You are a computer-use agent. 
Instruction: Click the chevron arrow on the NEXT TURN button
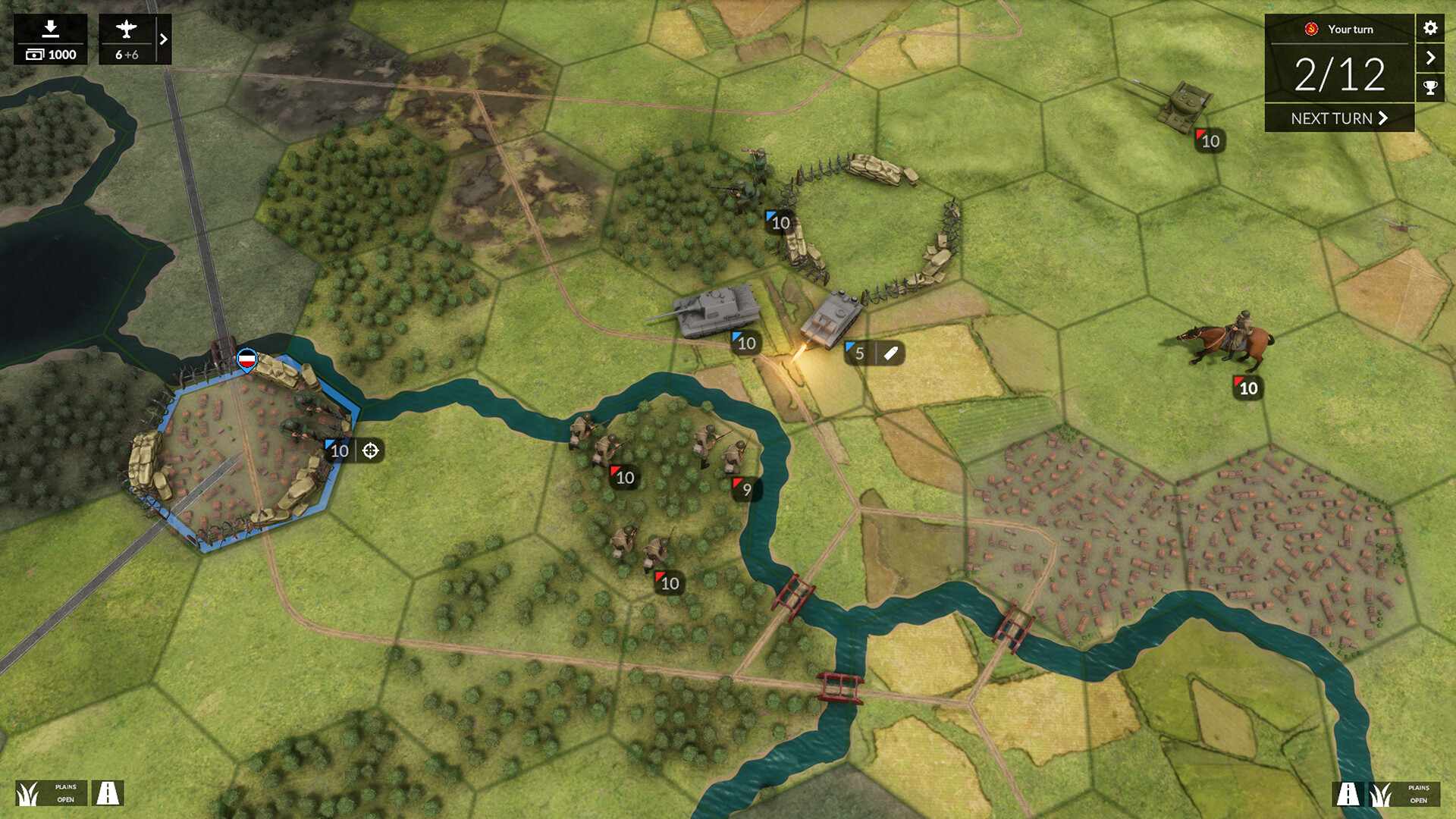coord(1385,118)
